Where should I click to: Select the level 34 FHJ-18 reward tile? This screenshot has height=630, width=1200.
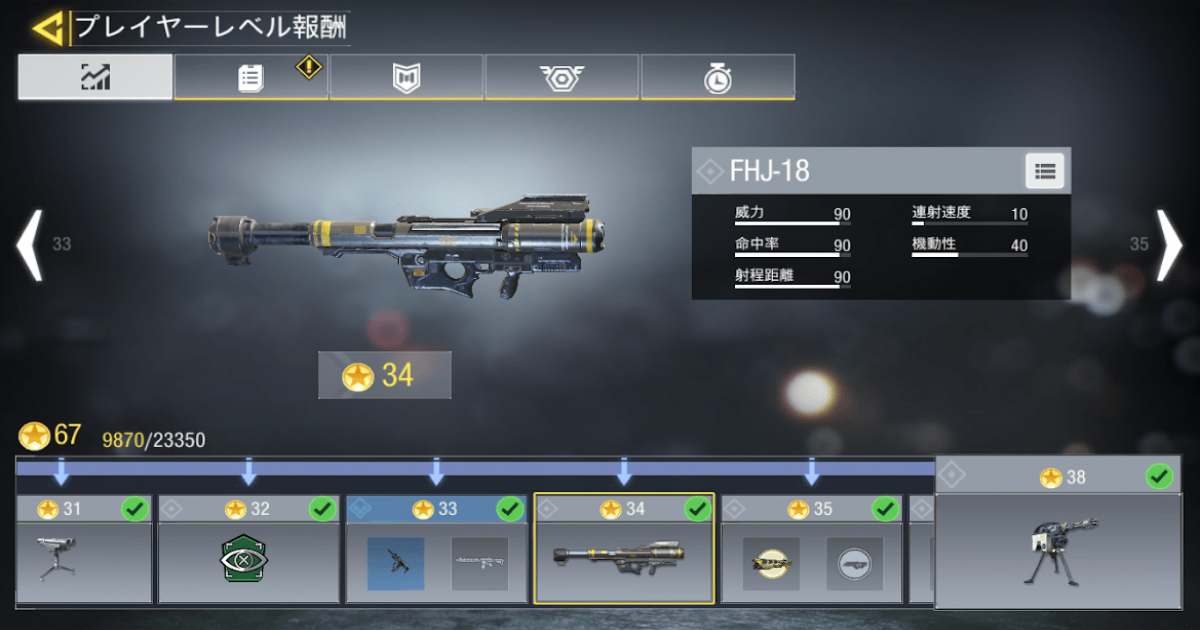(x=624, y=550)
